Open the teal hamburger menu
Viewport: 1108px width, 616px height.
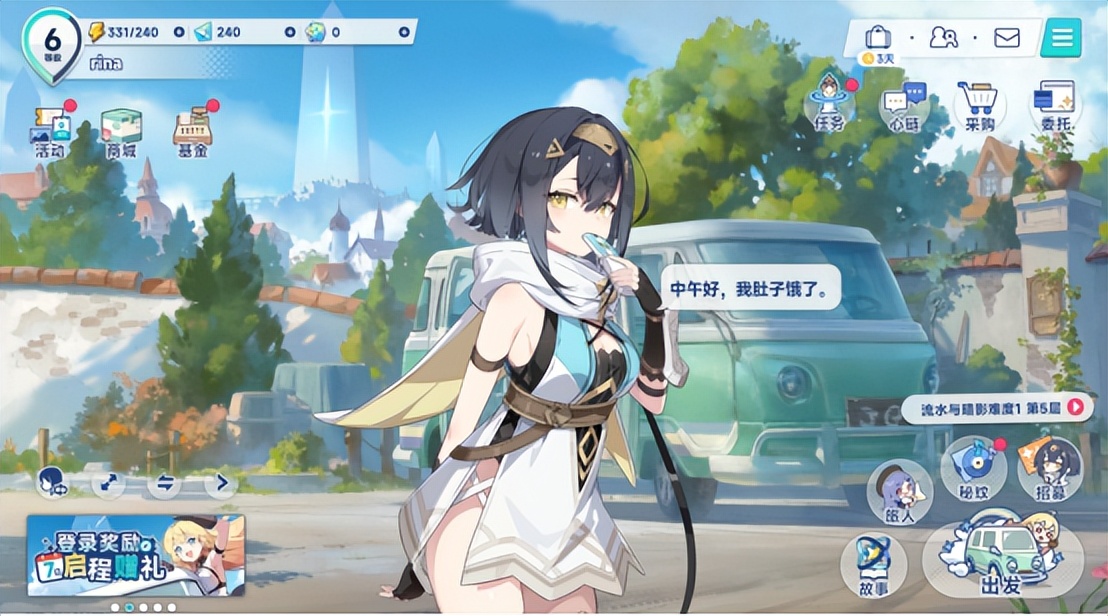click(x=1061, y=38)
